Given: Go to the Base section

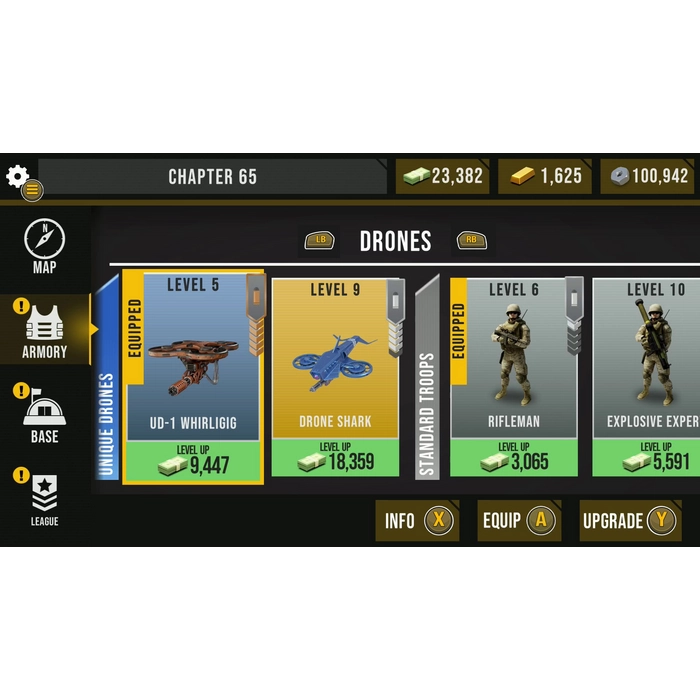Looking at the screenshot, I should (44, 415).
